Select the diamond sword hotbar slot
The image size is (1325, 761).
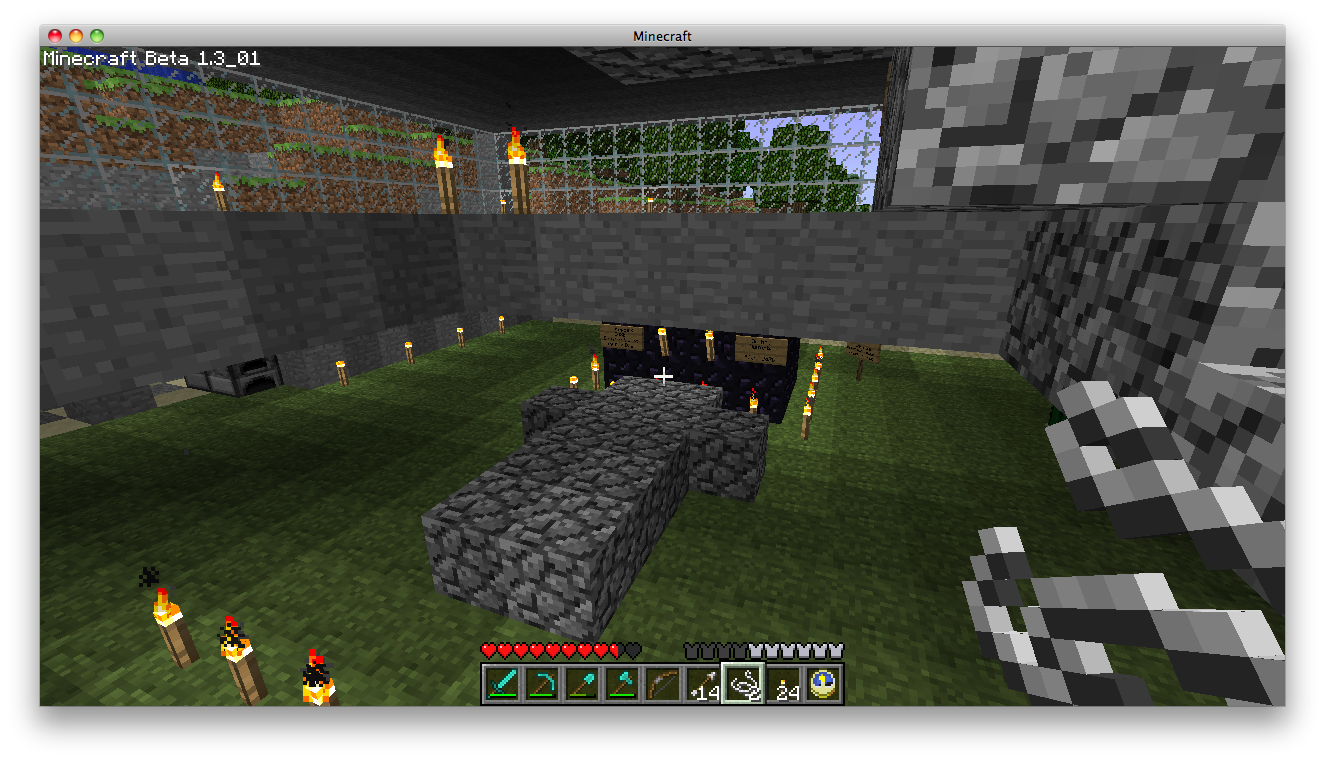tap(502, 685)
